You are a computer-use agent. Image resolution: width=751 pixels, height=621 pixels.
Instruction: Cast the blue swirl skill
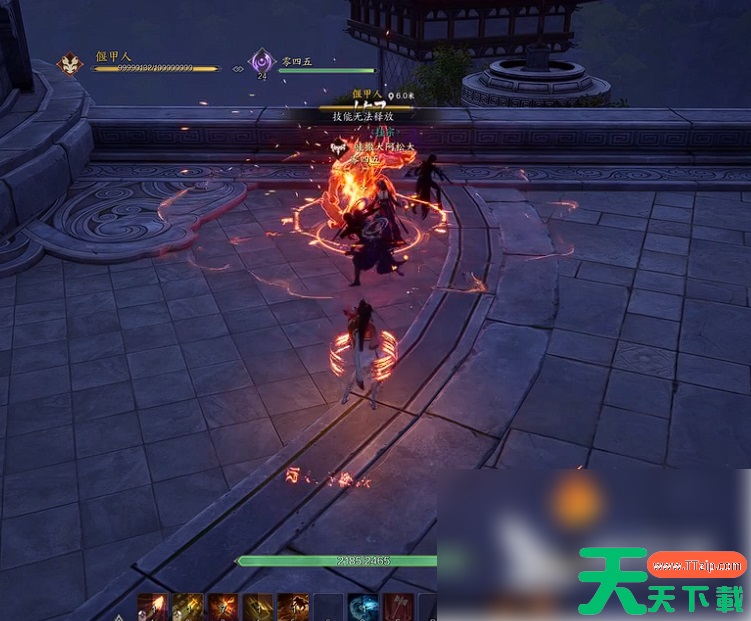pos(362,607)
